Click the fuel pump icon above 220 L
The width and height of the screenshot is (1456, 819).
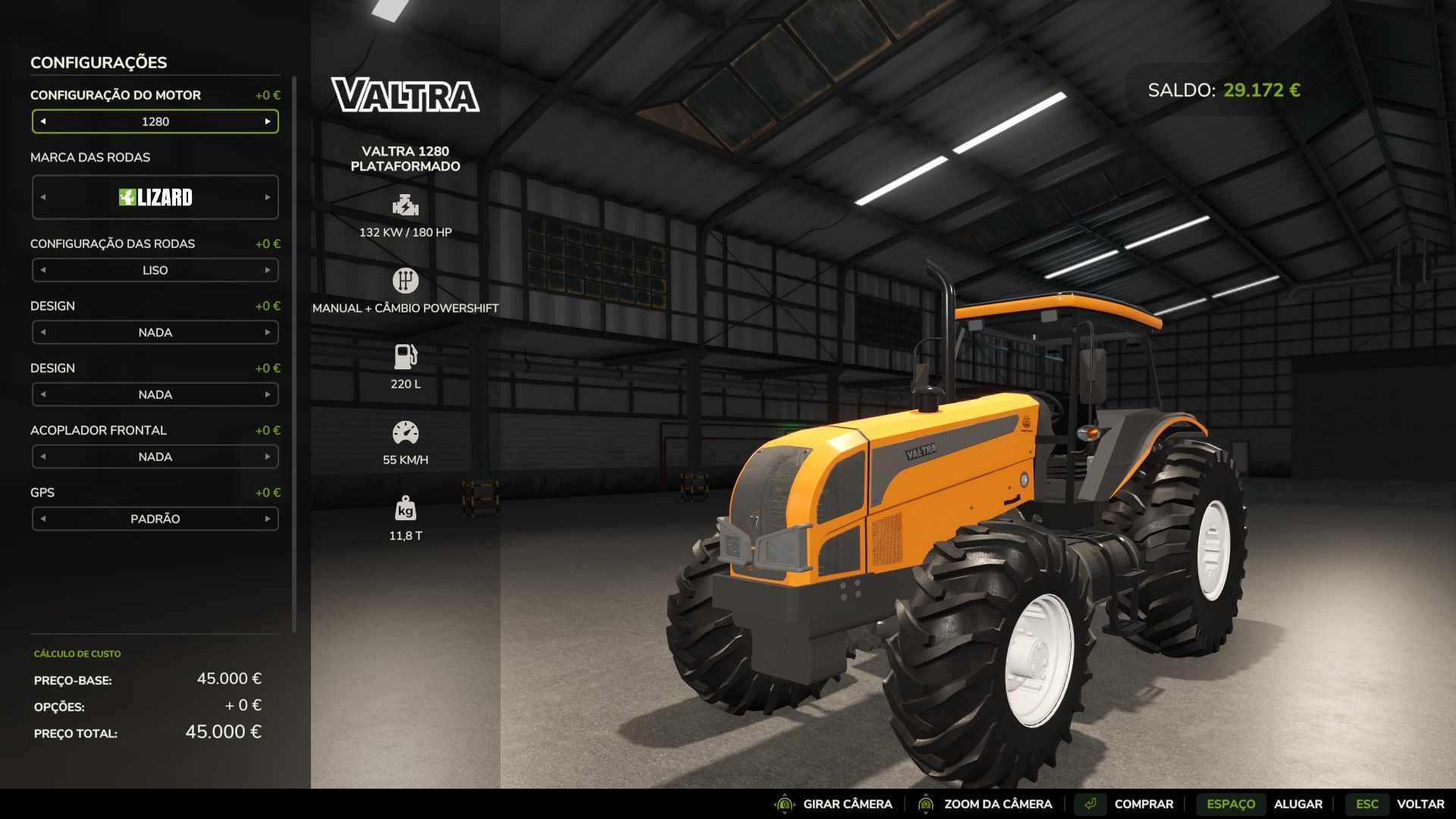pyautogui.click(x=406, y=354)
